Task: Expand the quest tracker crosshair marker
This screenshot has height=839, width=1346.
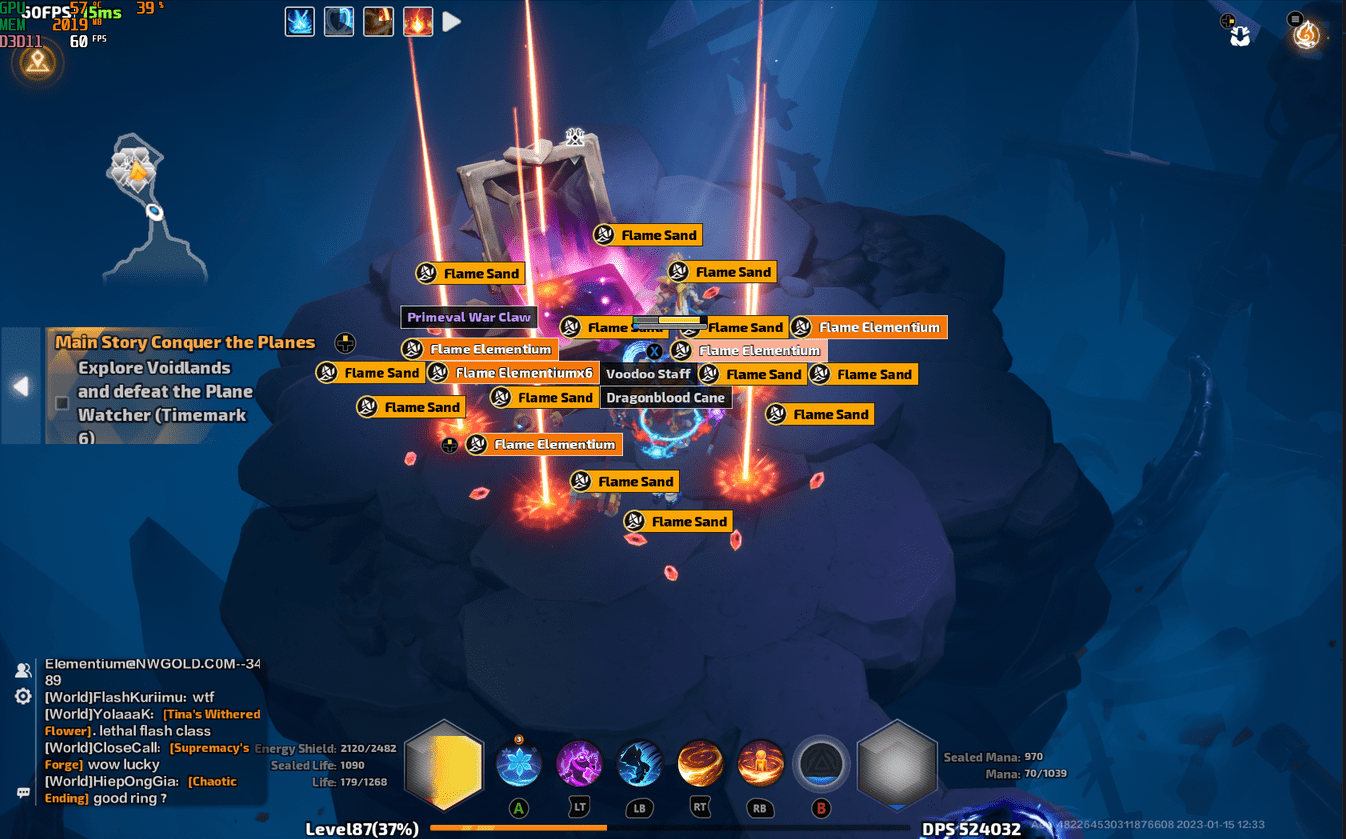Action: pos(344,343)
